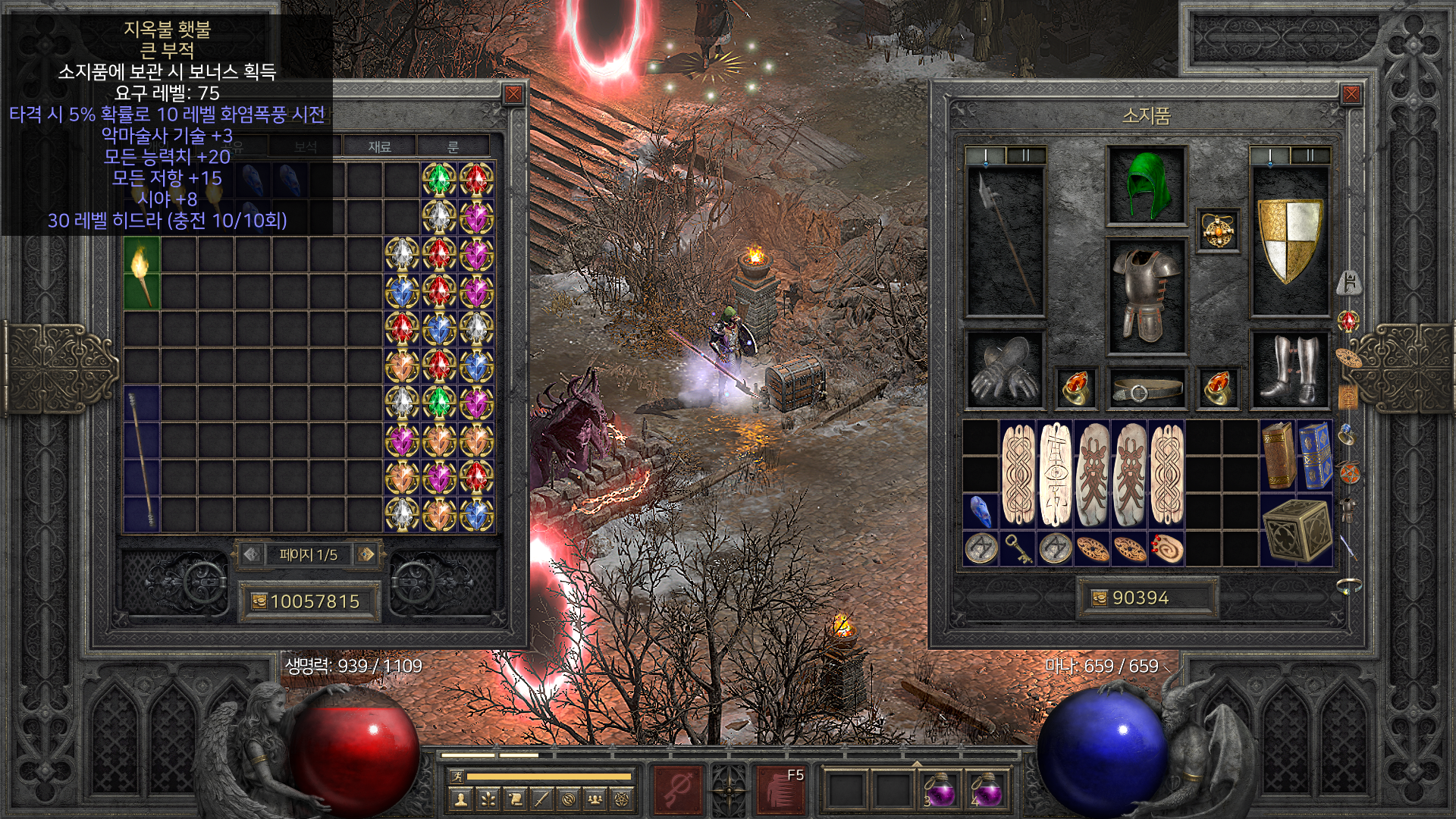Viewport: 1456px width, 819px height.
Task: Click the stash gold withdraw button
Action: 259,602
